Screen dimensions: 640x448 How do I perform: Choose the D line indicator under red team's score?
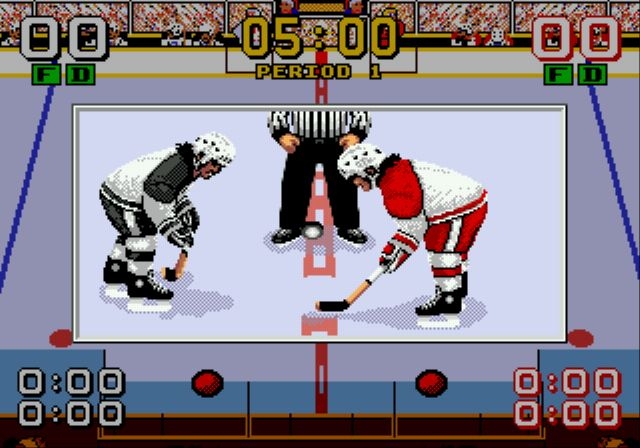594,74
